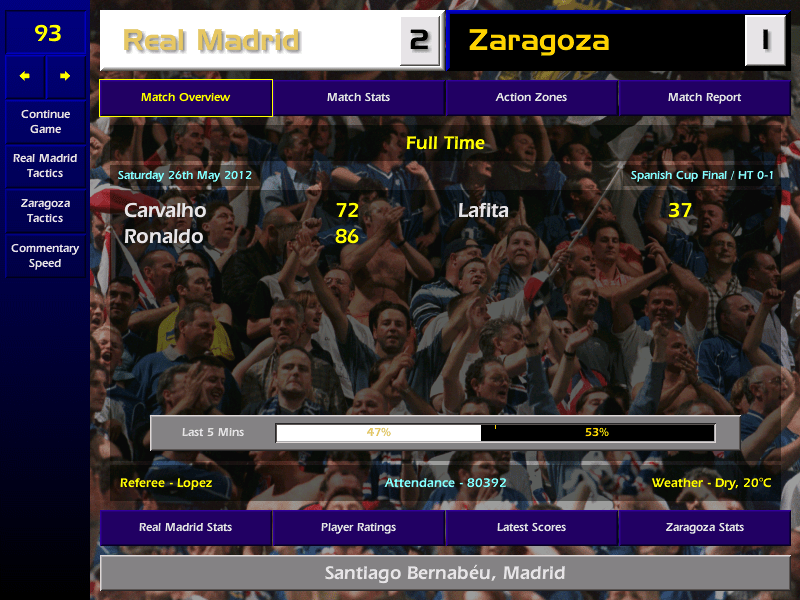Viewport: 800px width, 600px height.
Task: Click Continue Game button
Action: 45,122
